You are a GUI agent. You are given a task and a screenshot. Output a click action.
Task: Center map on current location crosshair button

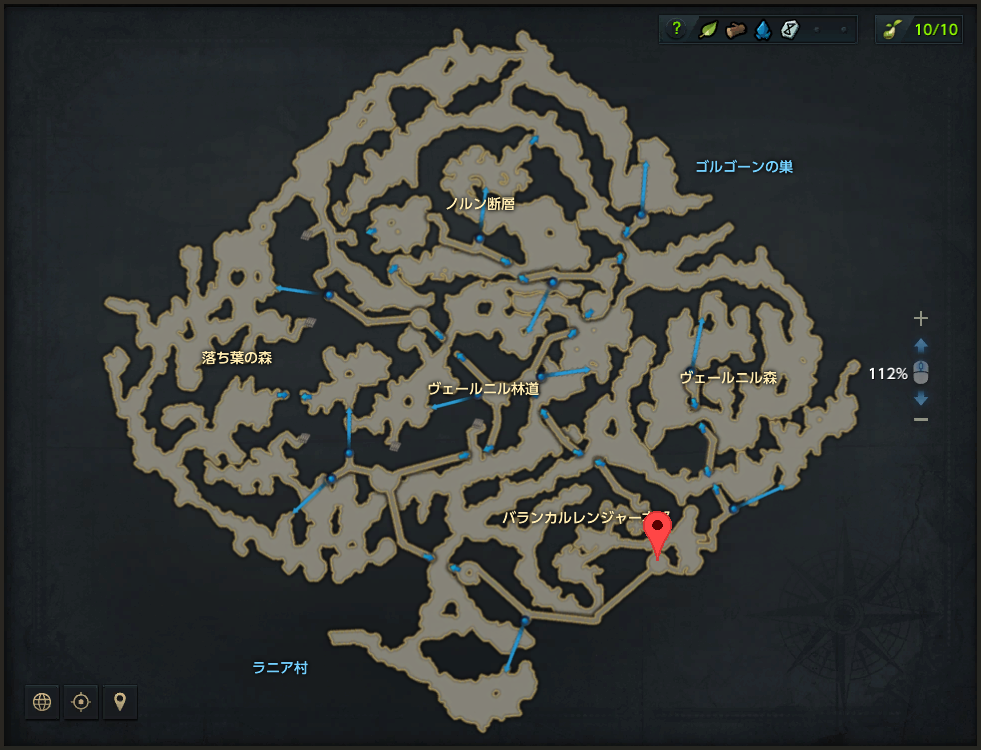pos(81,702)
